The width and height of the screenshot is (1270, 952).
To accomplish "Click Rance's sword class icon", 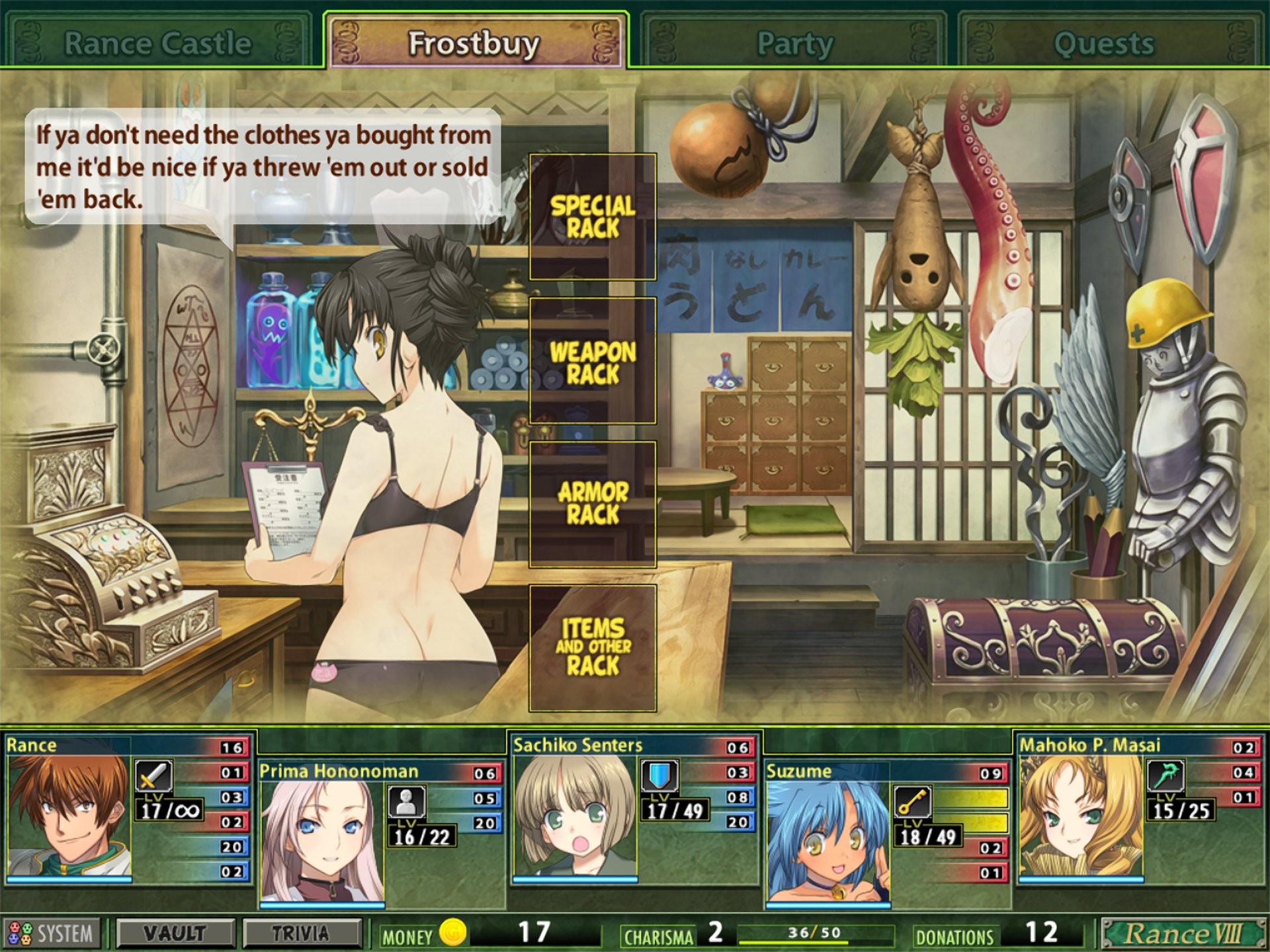I will pos(153,775).
